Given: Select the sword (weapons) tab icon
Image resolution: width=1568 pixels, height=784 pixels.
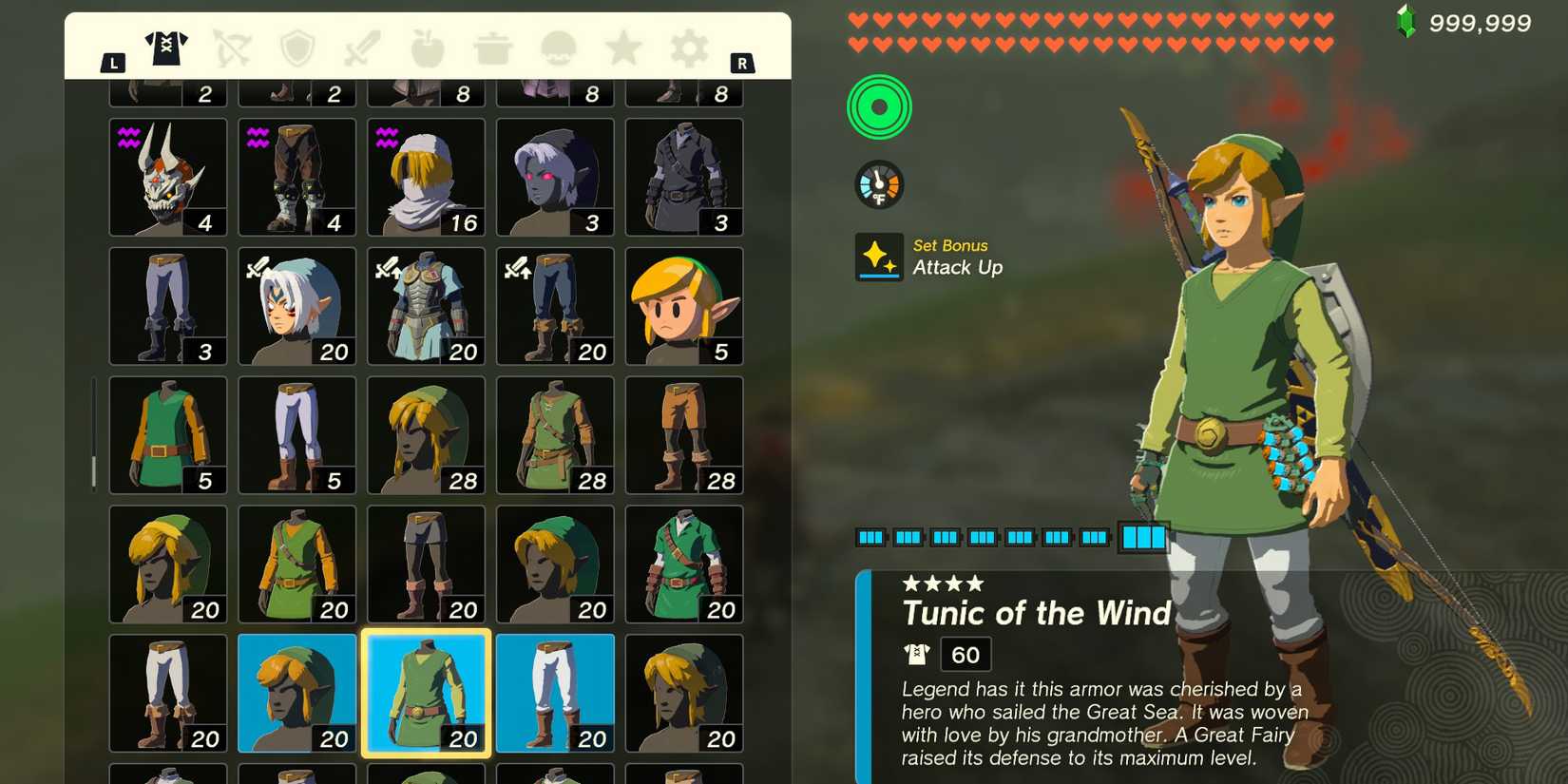Looking at the screenshot, I should (362, 49).
